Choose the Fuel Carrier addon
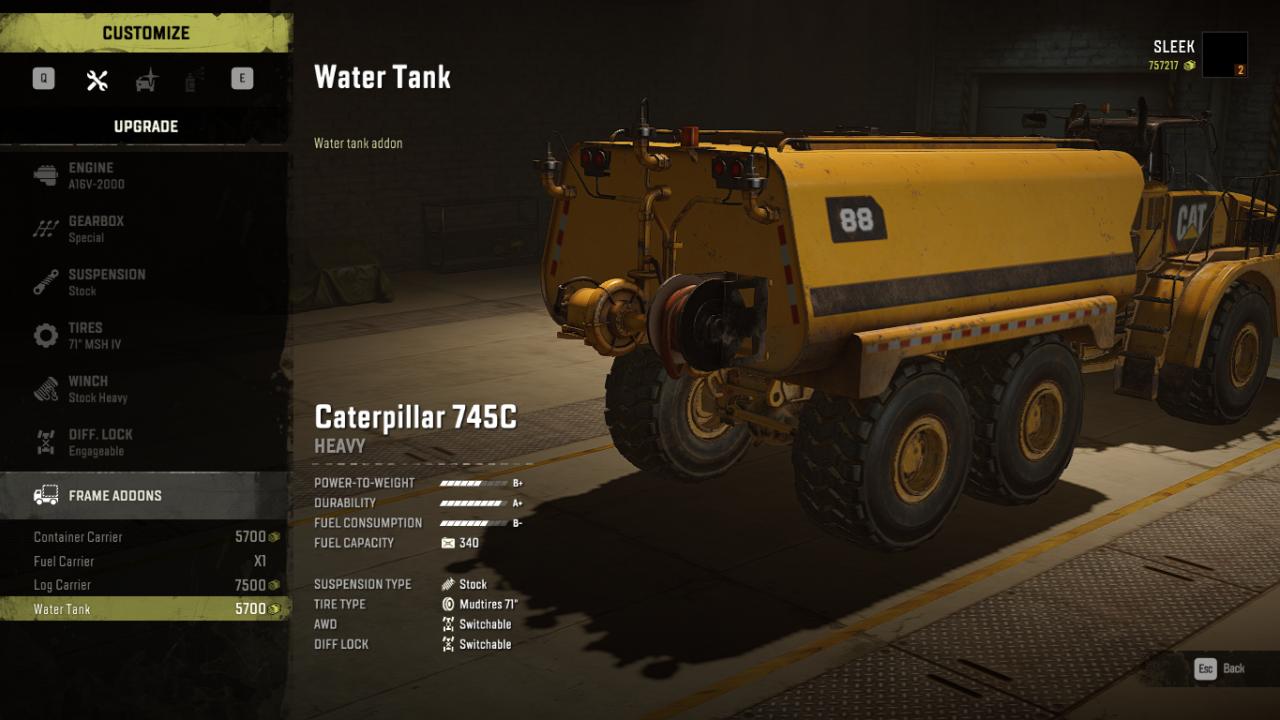 point(145,561)
